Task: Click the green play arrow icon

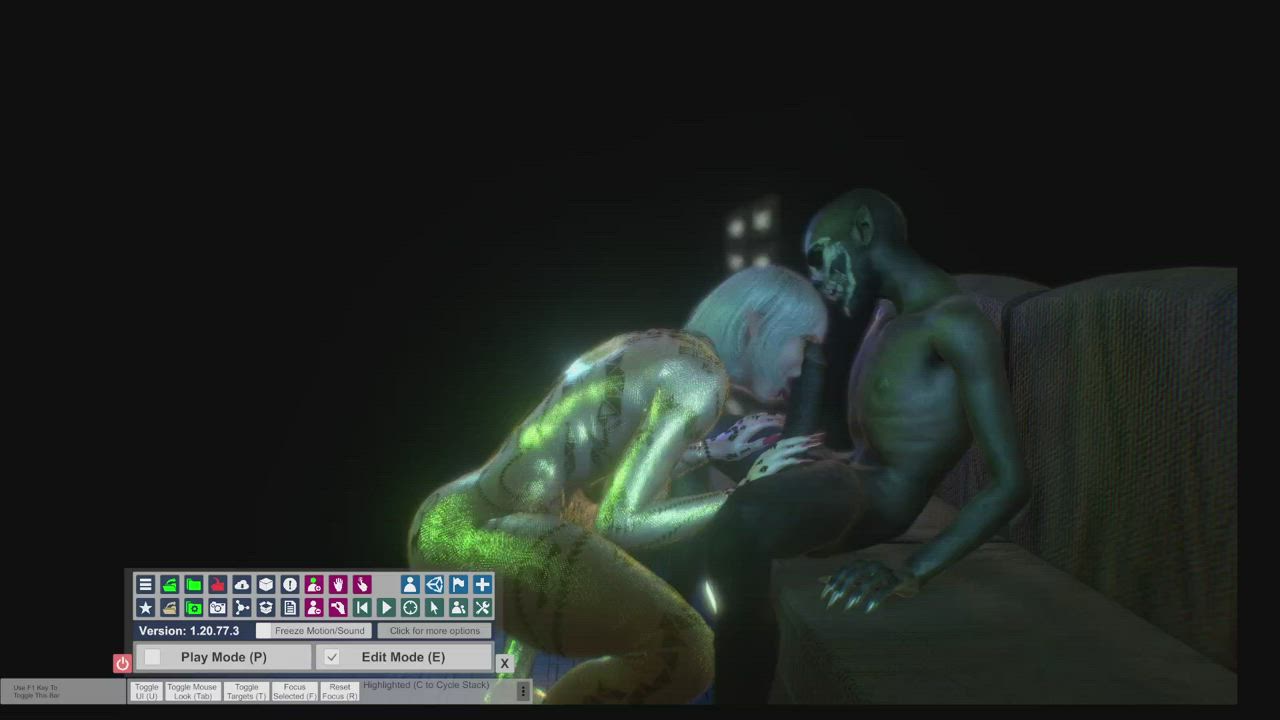Action: (x=386, y=608)
